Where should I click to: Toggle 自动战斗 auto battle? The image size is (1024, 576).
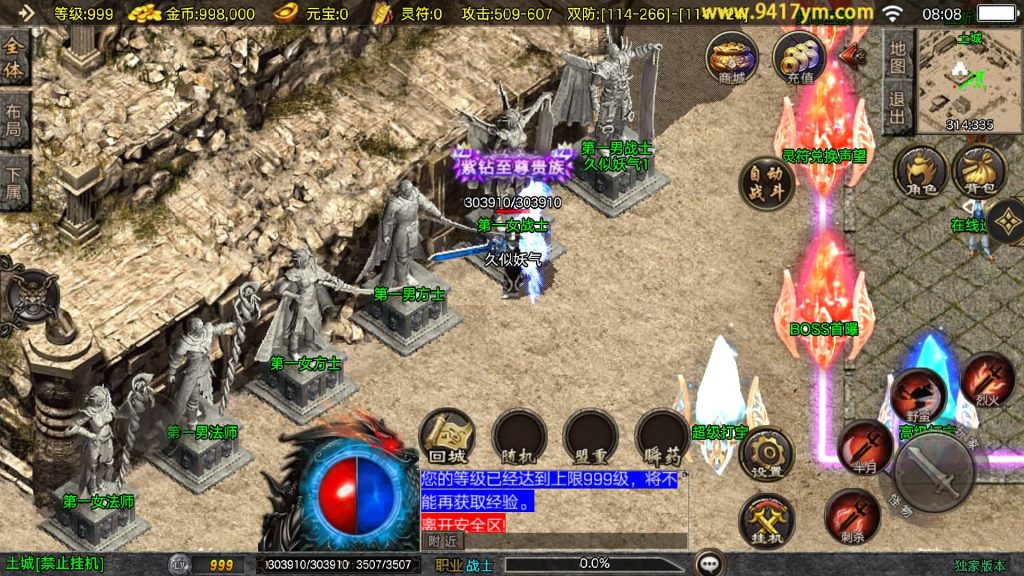coord(767,183)
